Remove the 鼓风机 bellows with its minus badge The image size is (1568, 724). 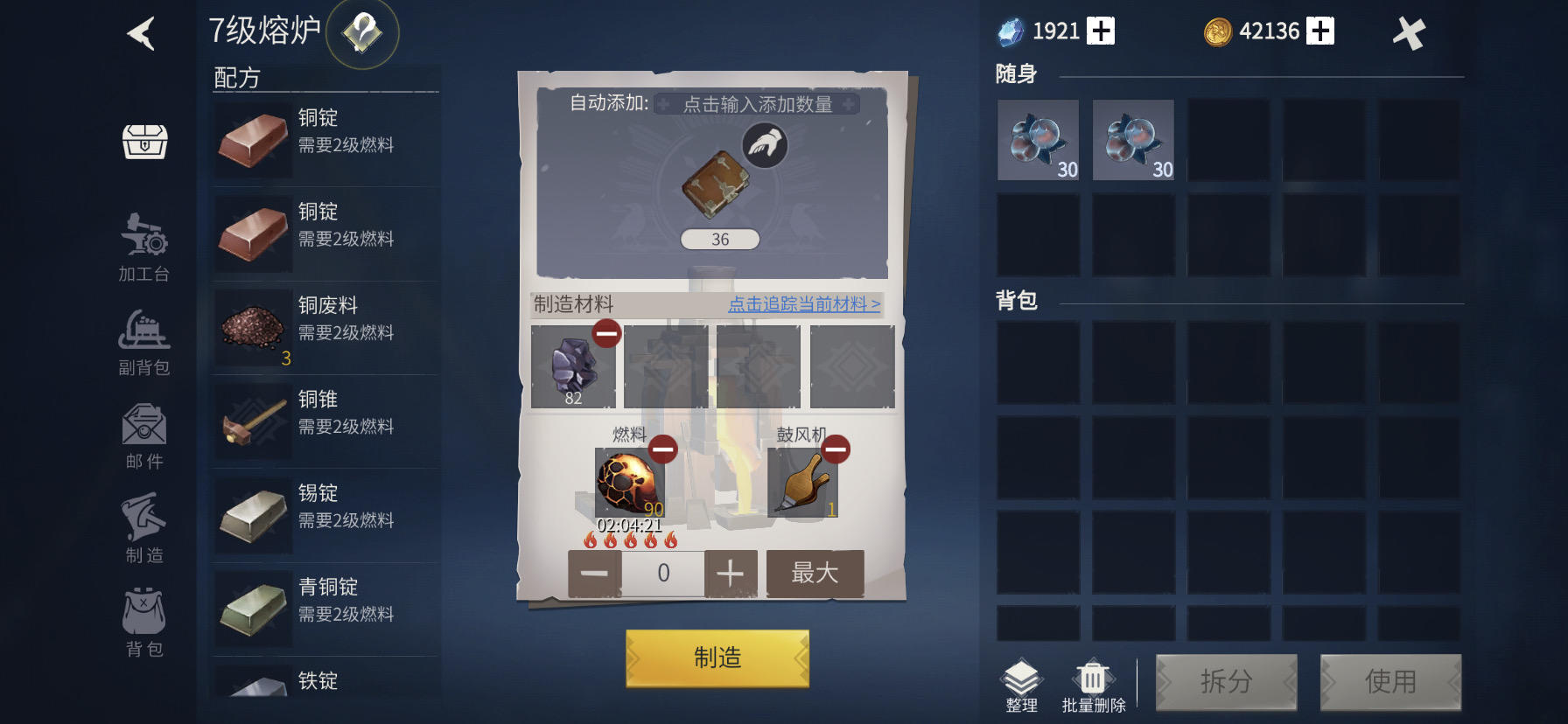pyautogui.click(x=835, y=449)
